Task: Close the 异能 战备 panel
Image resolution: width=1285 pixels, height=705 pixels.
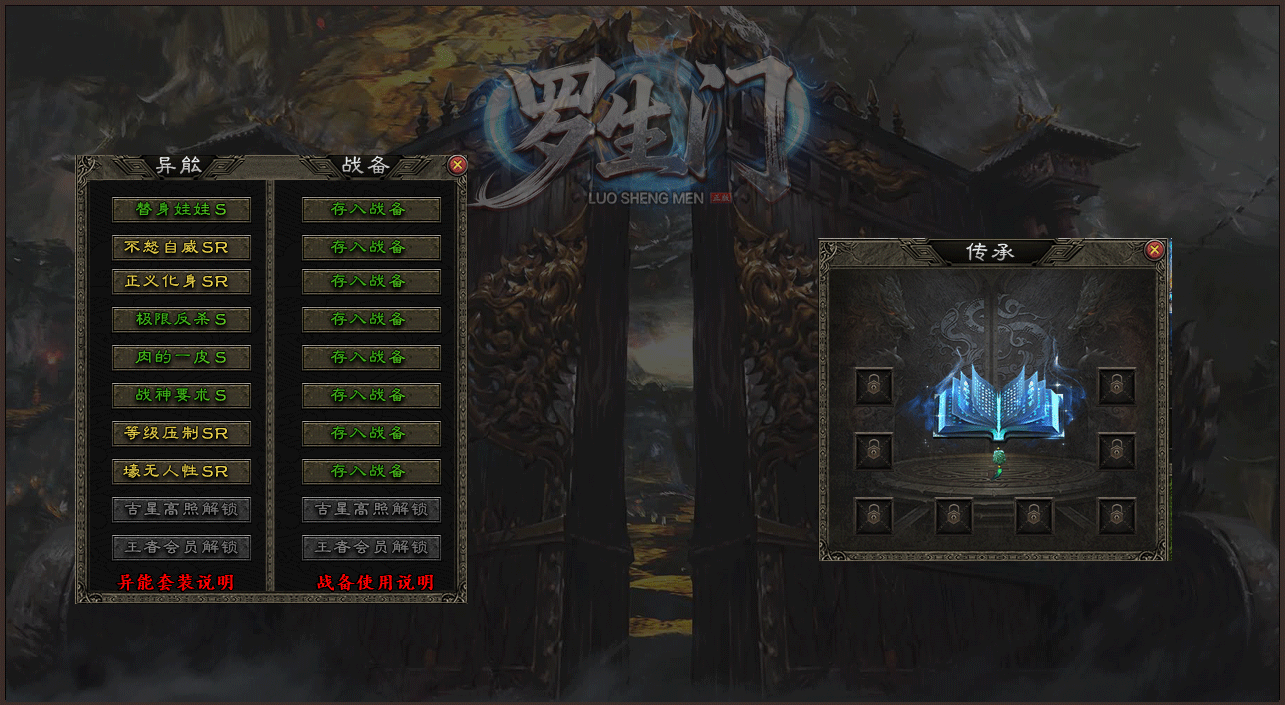Action: pos(457,165)
